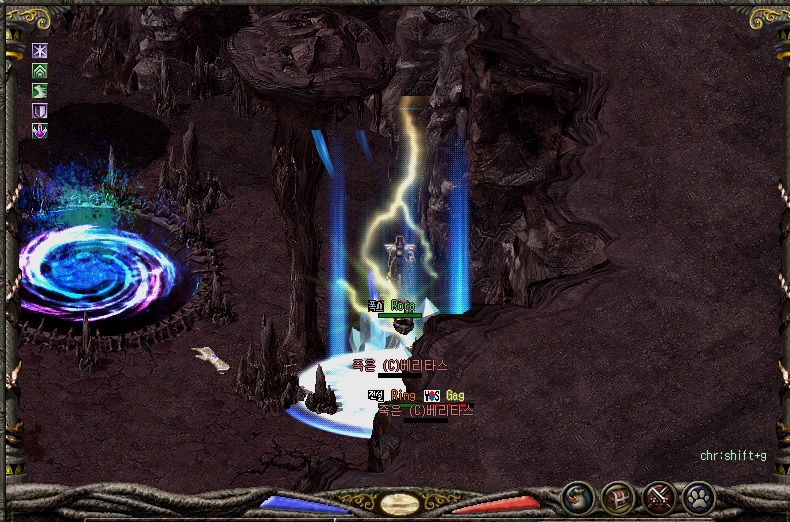Click the golden oval center emblem
Screen dimensions: 790x522
tap(399, 502)
